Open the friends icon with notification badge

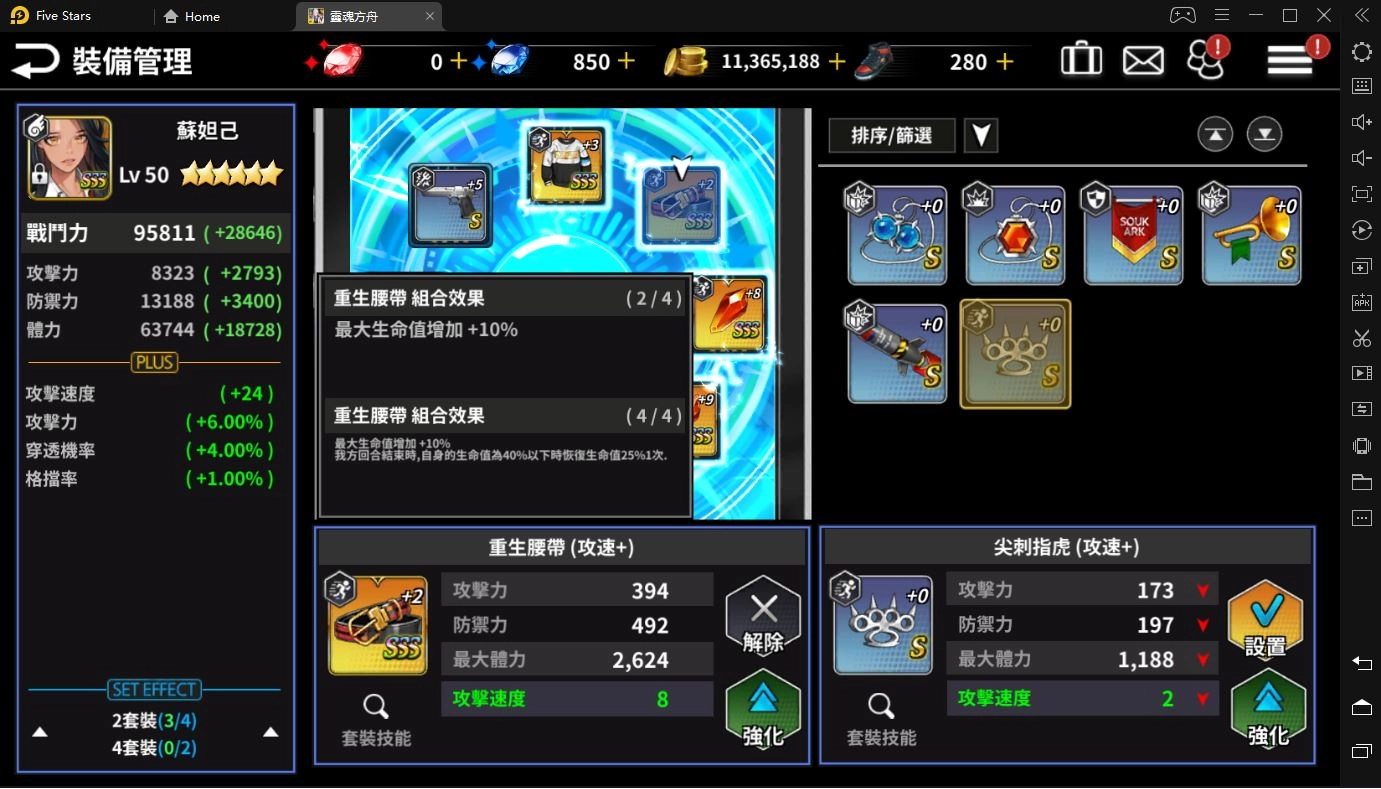[x=1205, y=59]
